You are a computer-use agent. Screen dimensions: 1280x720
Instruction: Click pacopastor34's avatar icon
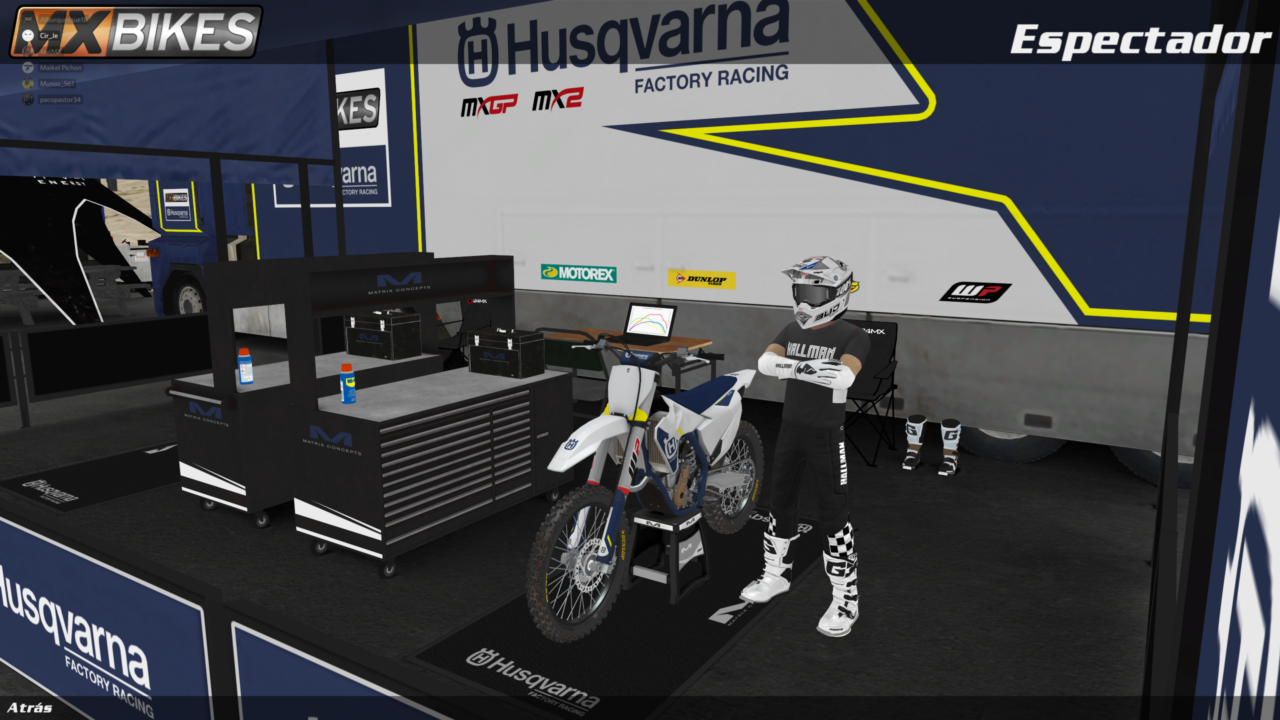click(28, 99)
